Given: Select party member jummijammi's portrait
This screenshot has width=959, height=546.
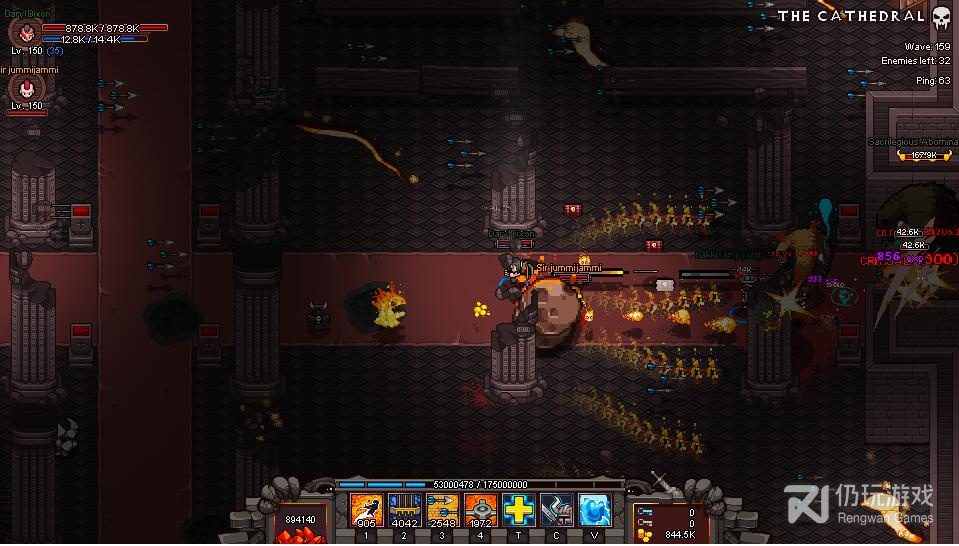Looking at the screenshot, I should click(24, 90).
